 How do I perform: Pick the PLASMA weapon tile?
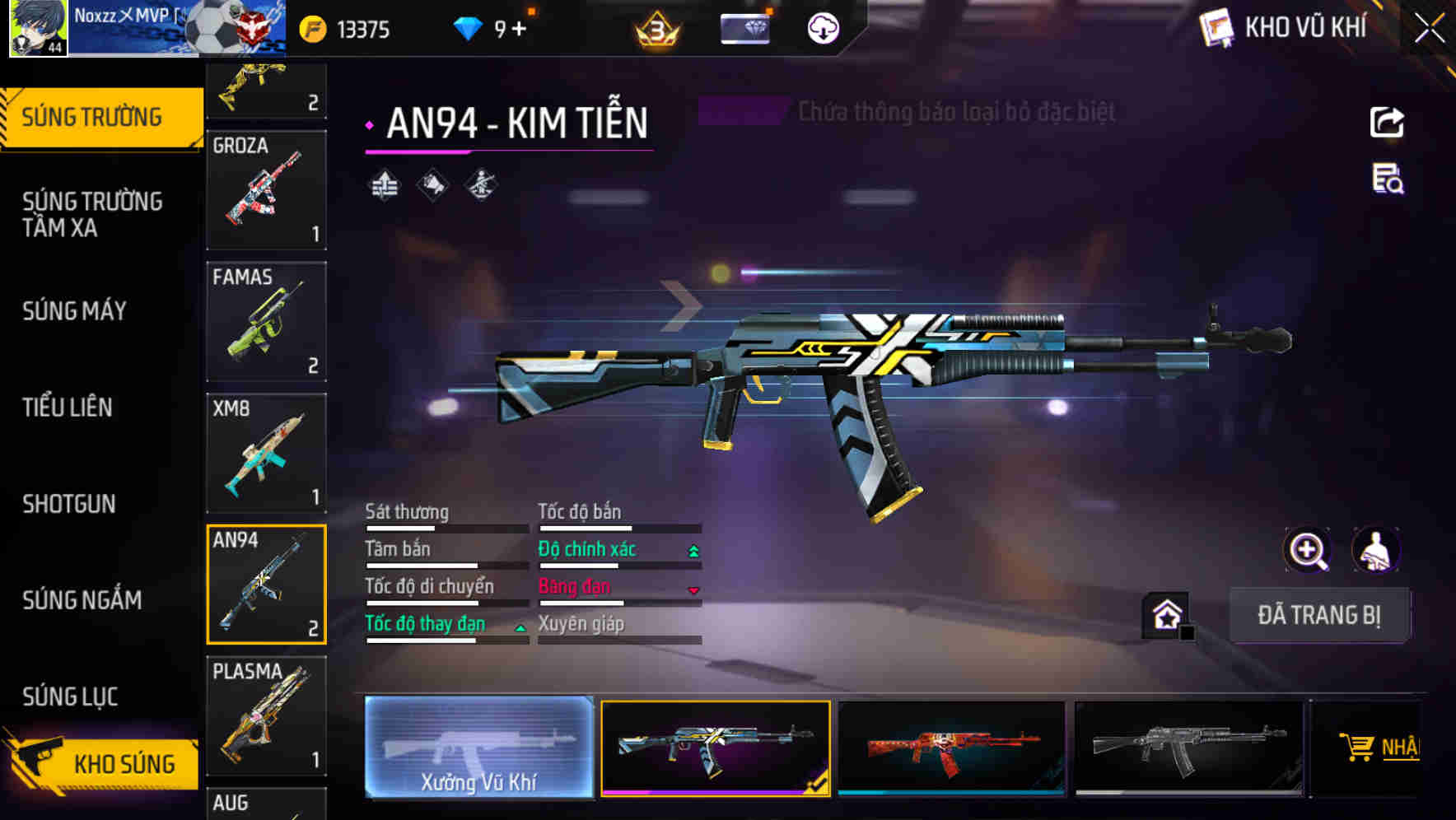pos(266,715)
